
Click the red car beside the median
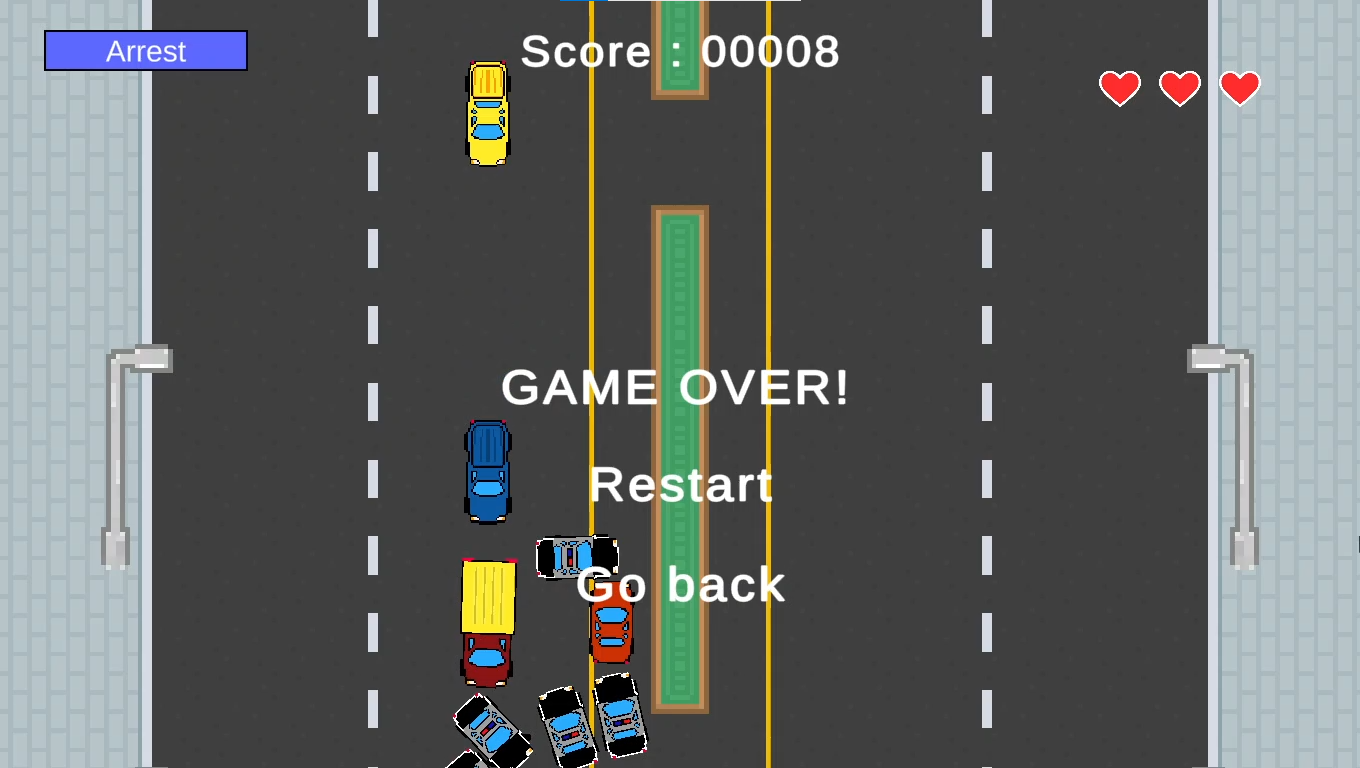point(611,615)
